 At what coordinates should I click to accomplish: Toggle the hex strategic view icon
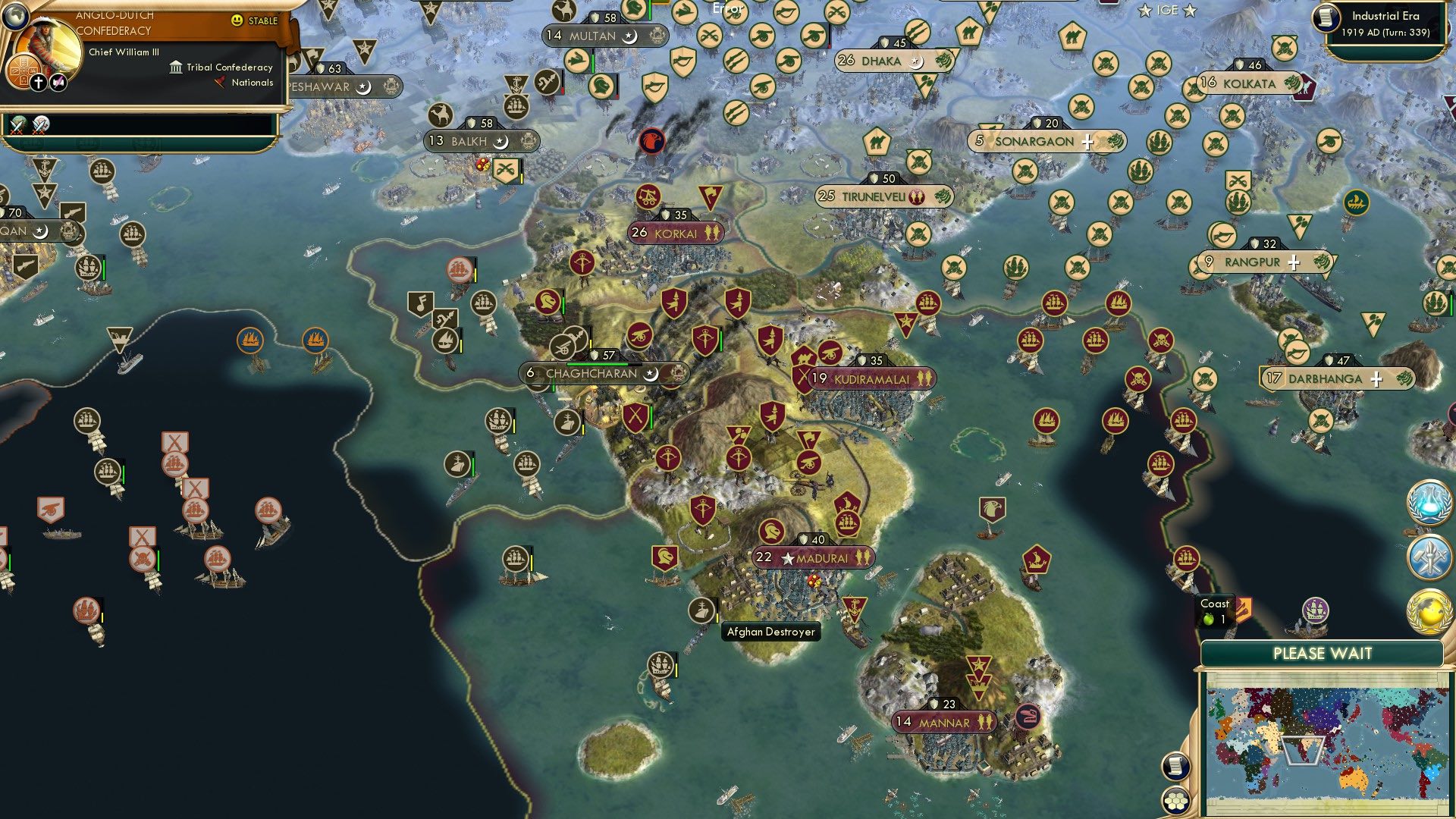(x=1174, y=799)
